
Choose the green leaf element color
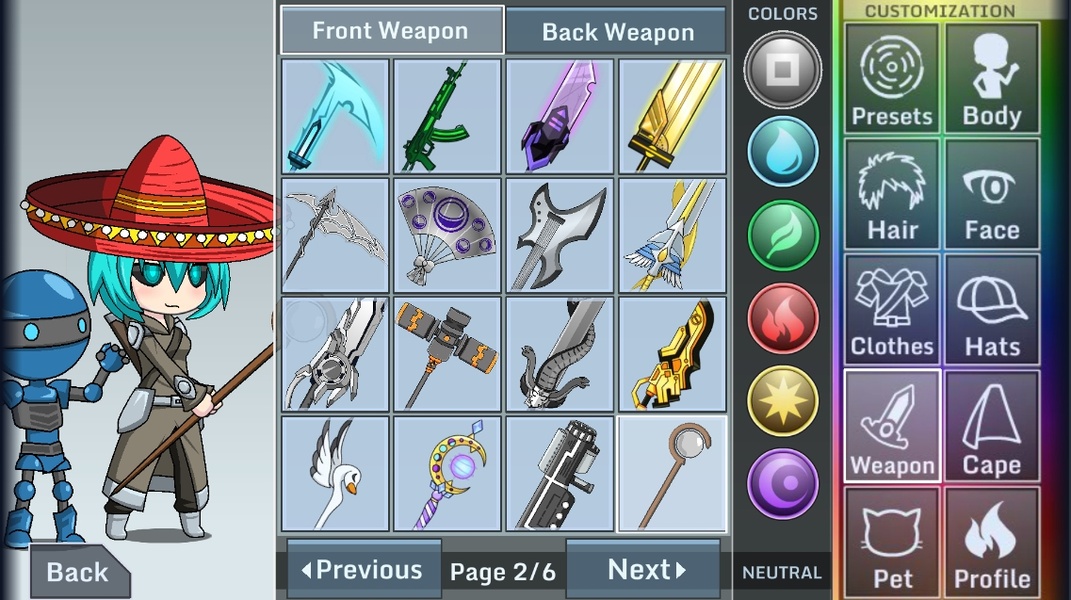click(782, 235)
